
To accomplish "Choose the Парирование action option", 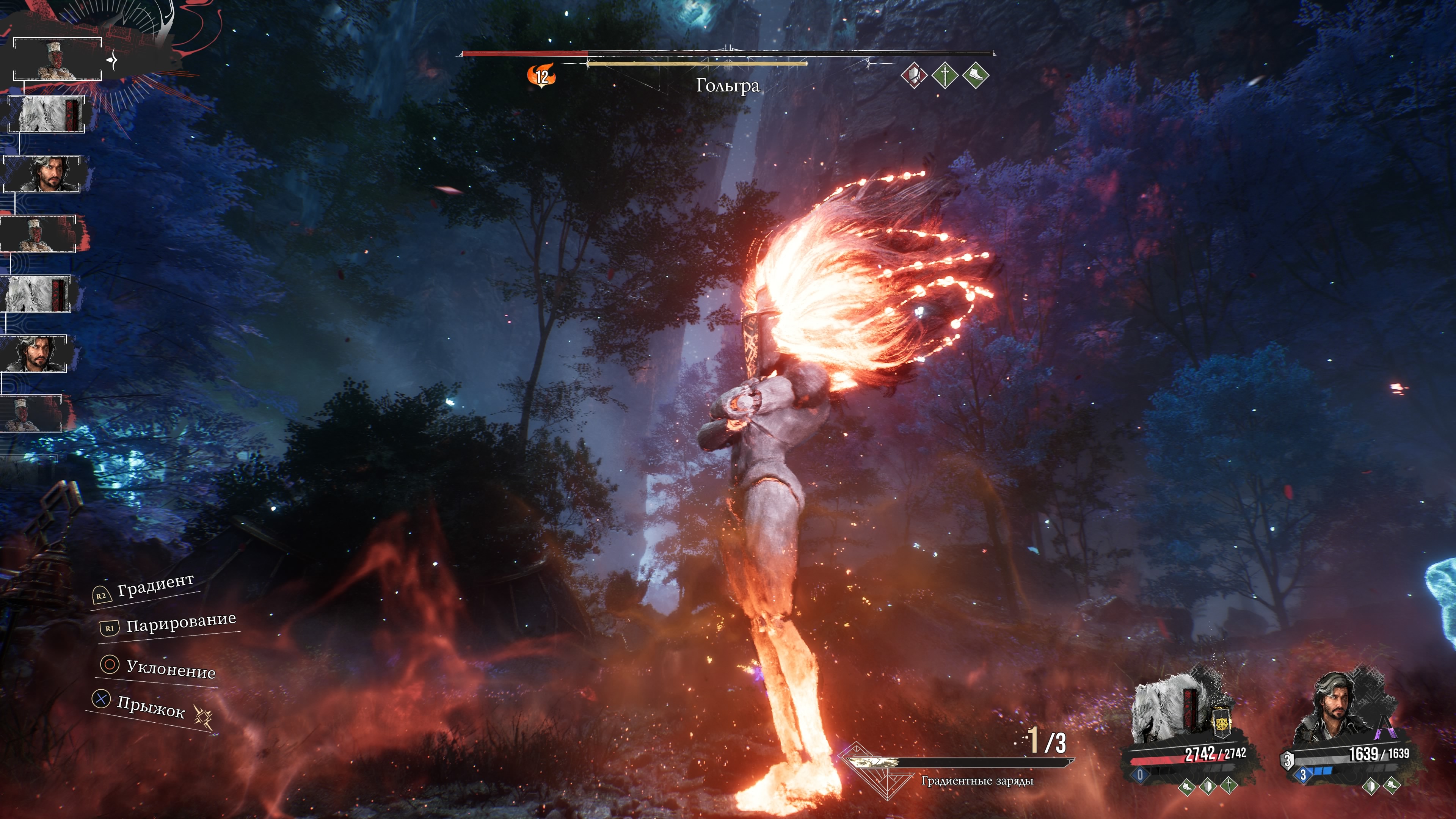I will pos(180,623).
